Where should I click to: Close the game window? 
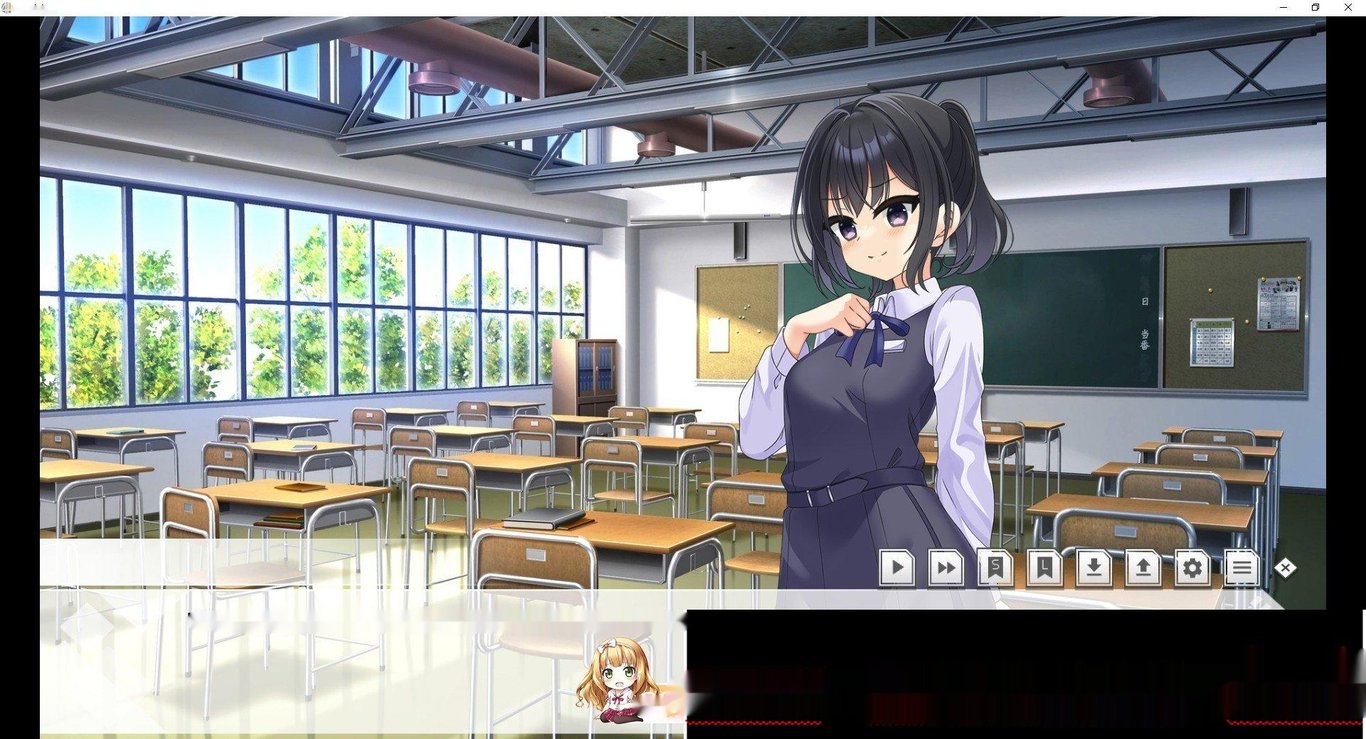point(1347,7)
